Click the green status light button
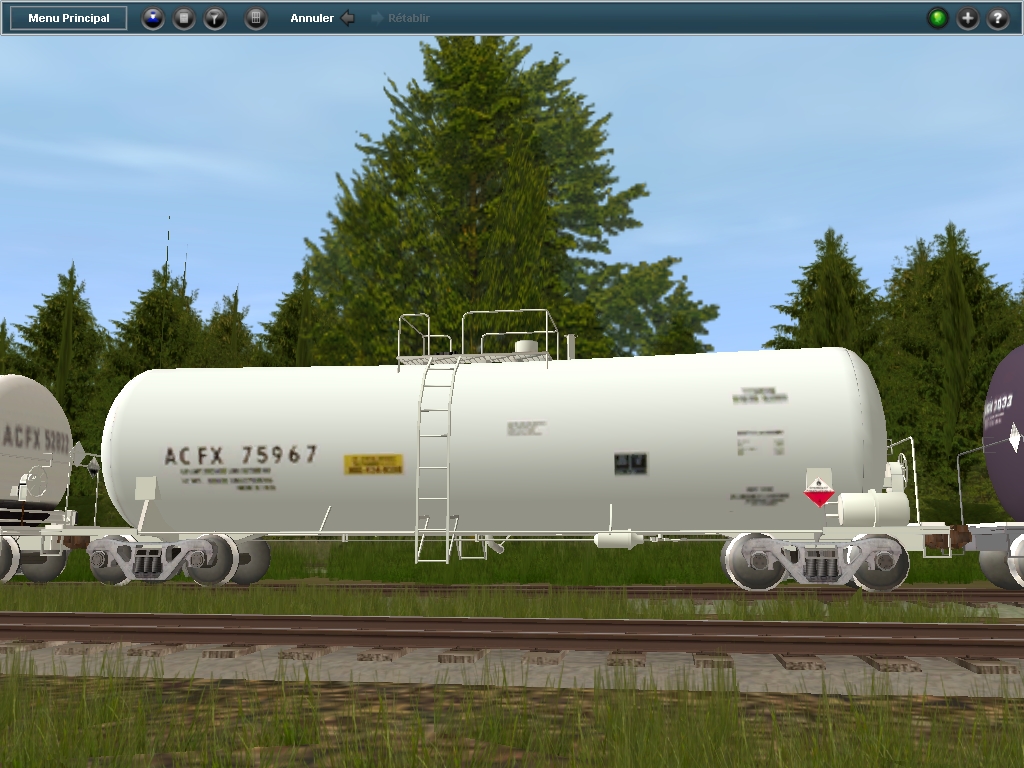1024x768 pixels. [937, 18]
